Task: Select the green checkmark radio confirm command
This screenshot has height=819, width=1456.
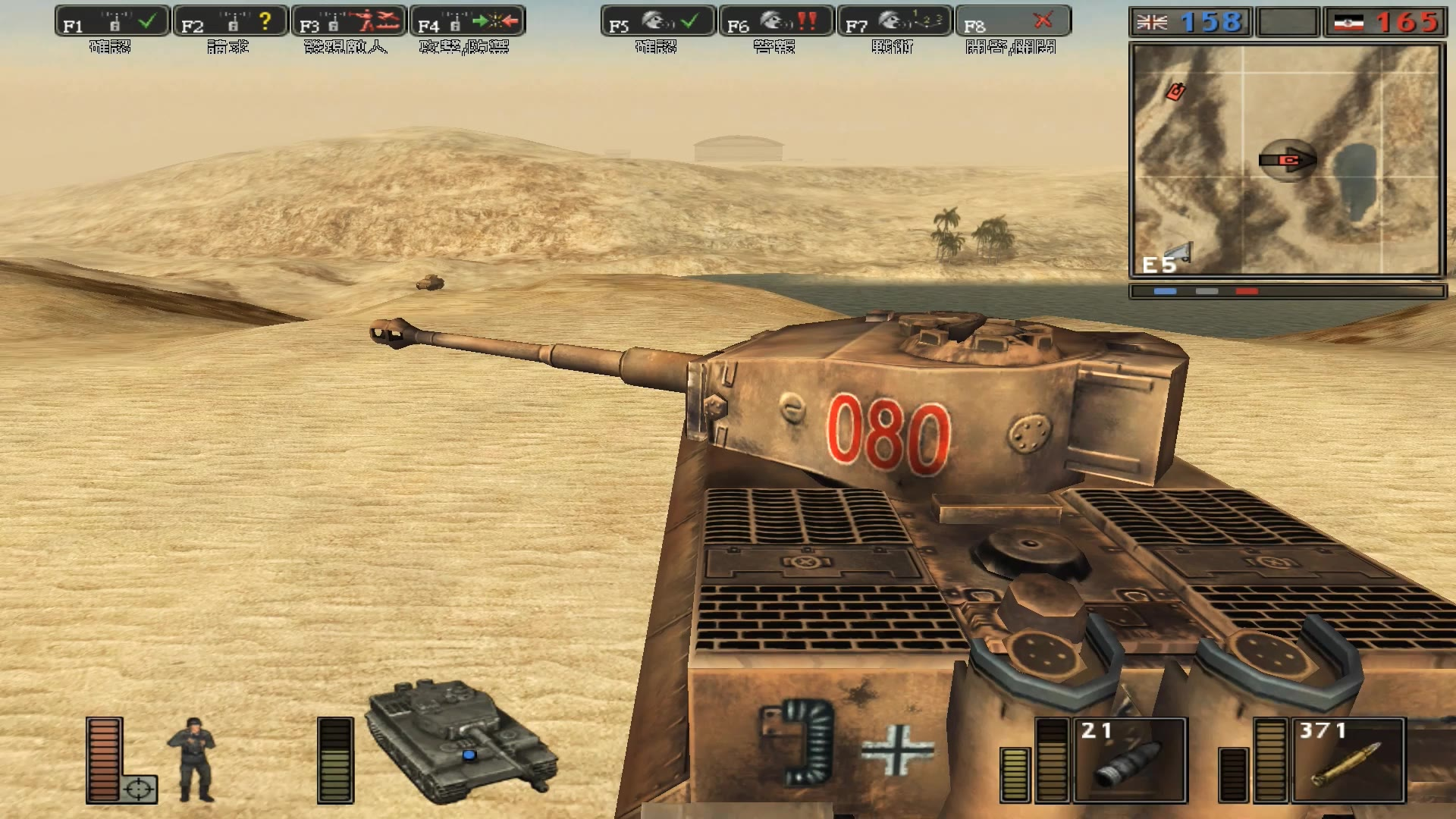Action: 111,21
